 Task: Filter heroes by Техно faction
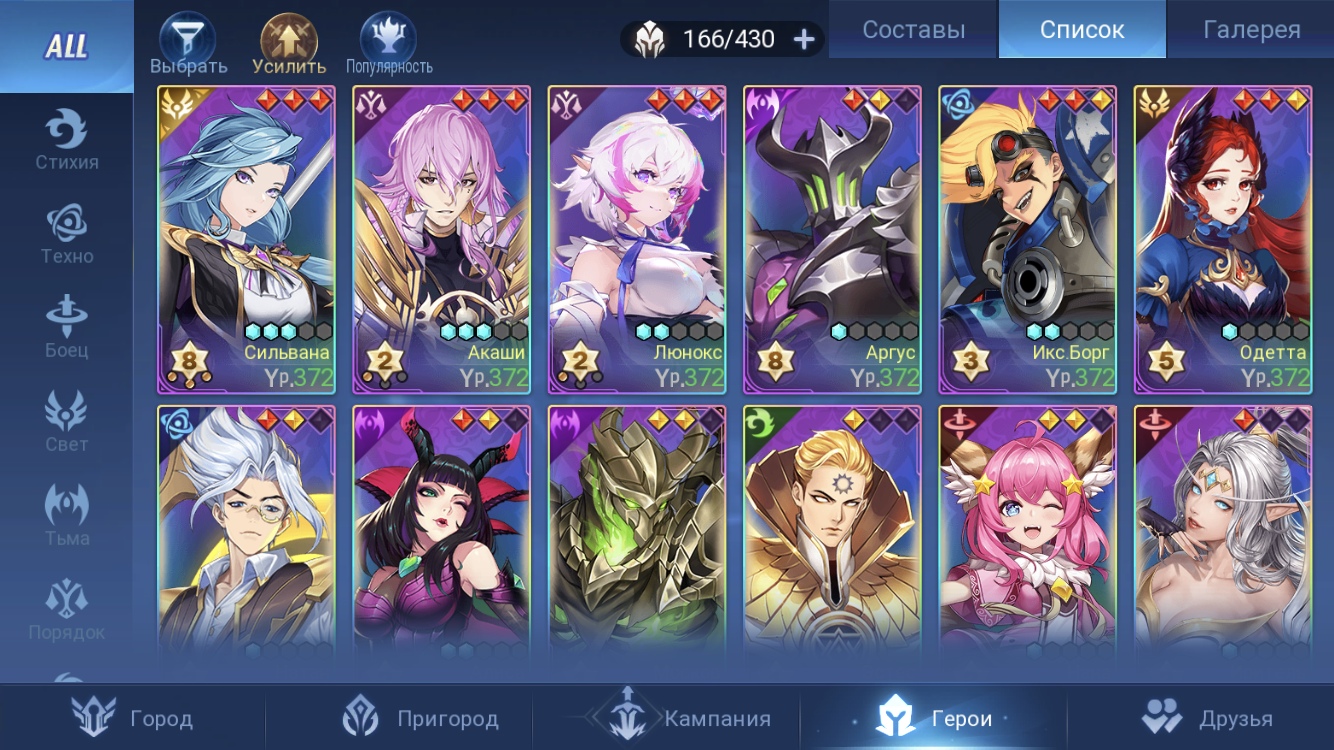pos(67,234)
